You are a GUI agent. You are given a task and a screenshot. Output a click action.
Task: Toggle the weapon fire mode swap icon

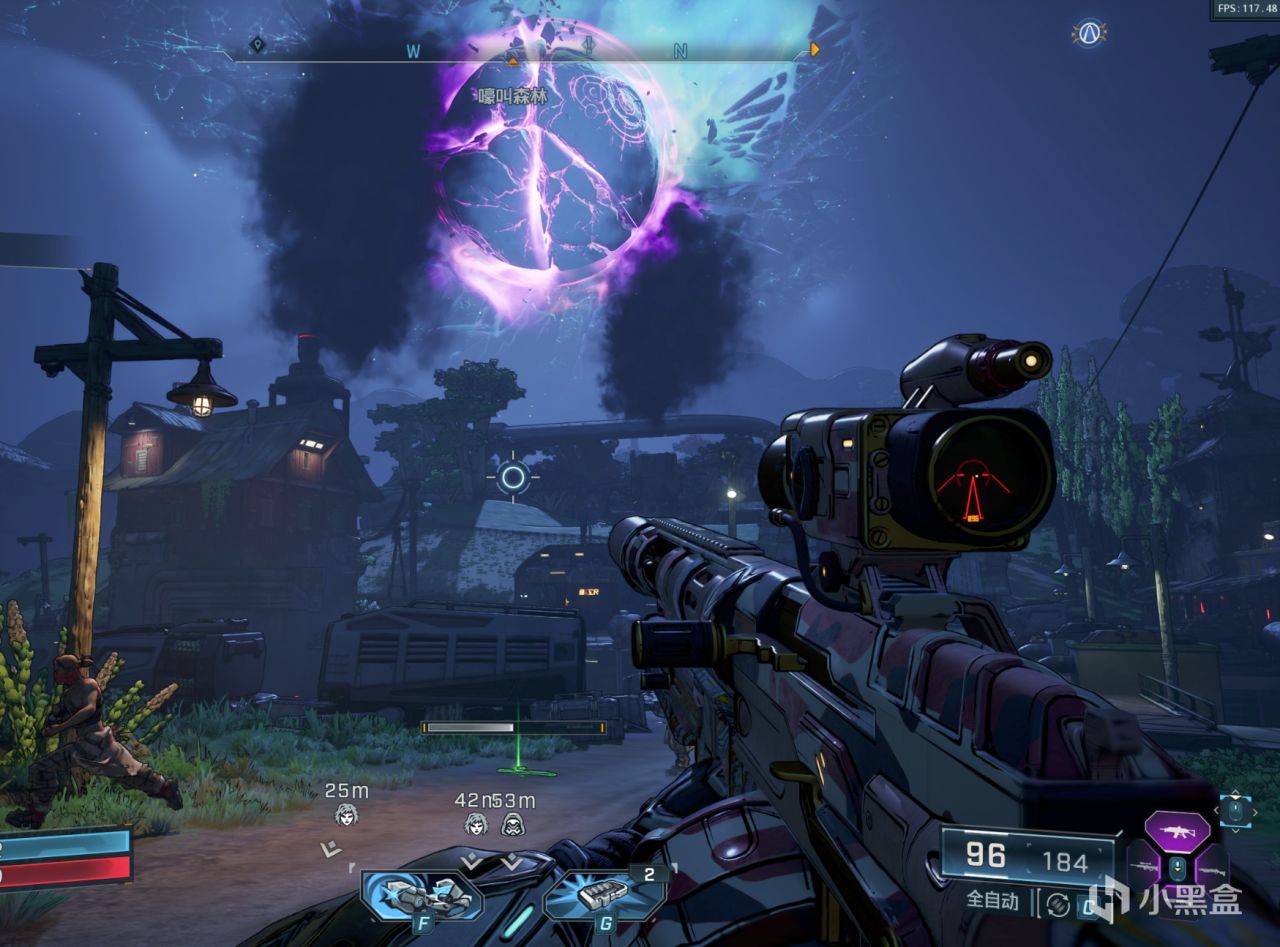pyautogui.click(x=1058, y=904)
